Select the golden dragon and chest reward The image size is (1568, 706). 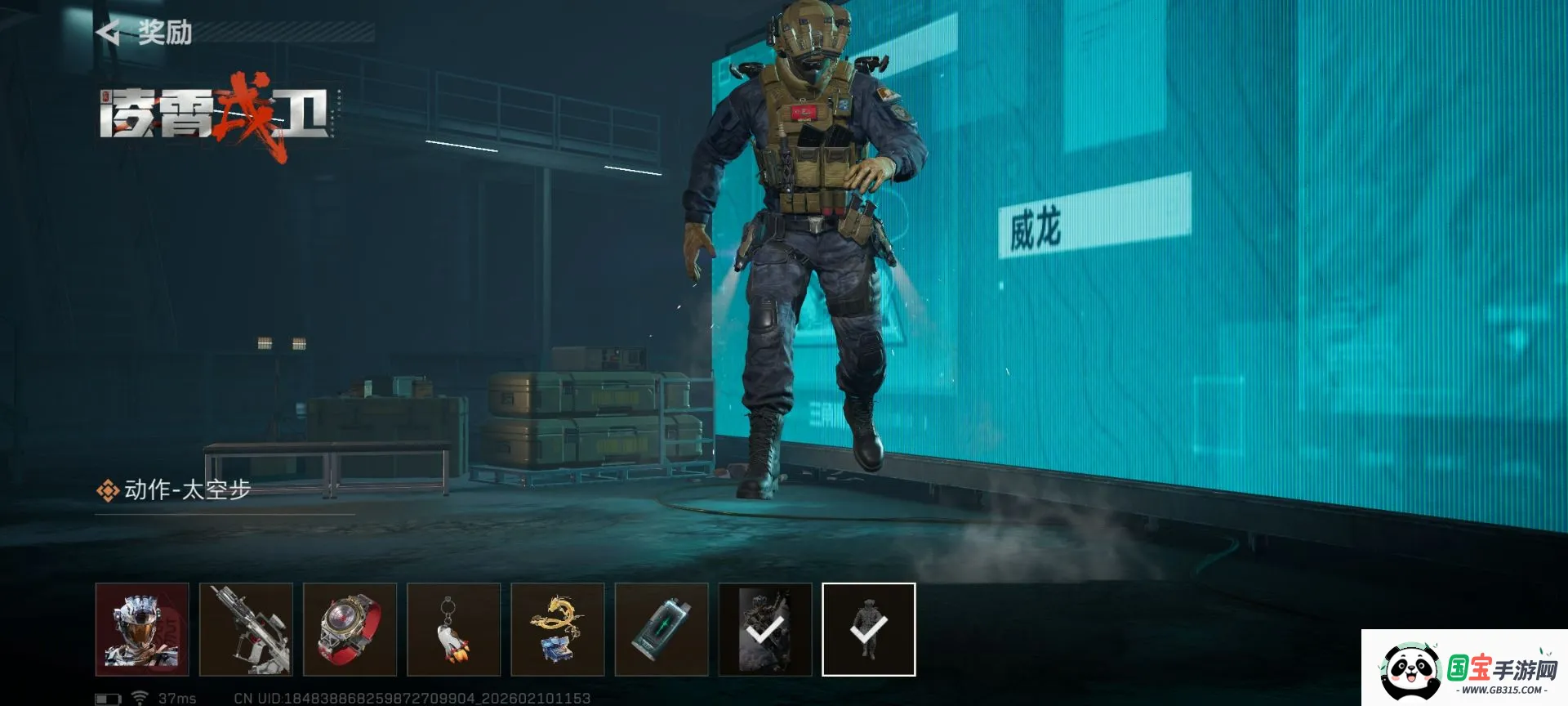click(557, 629)
